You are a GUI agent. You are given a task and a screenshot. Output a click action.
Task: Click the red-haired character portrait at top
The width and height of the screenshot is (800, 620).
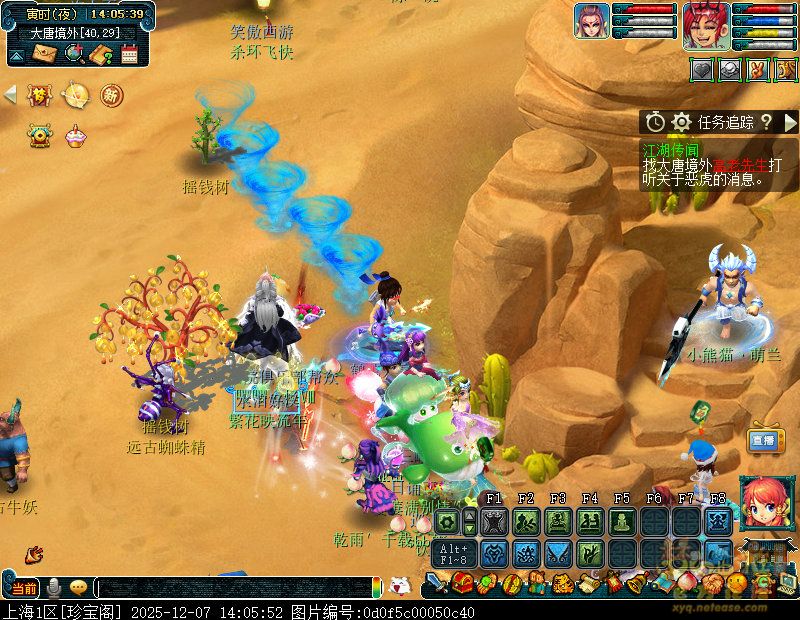tap(706, 25)
